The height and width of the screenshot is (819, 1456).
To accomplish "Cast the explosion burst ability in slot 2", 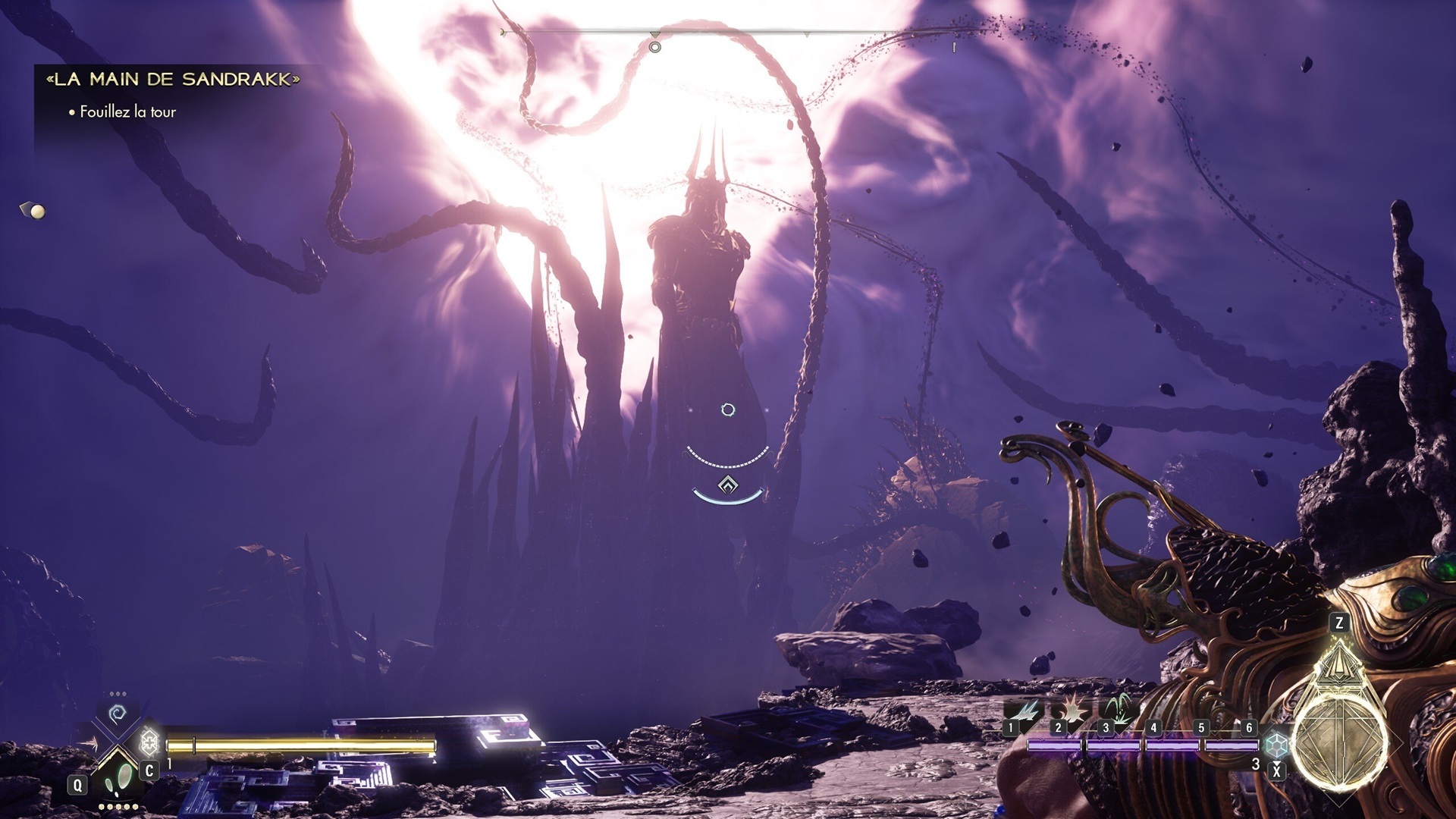I will 1072,711.
